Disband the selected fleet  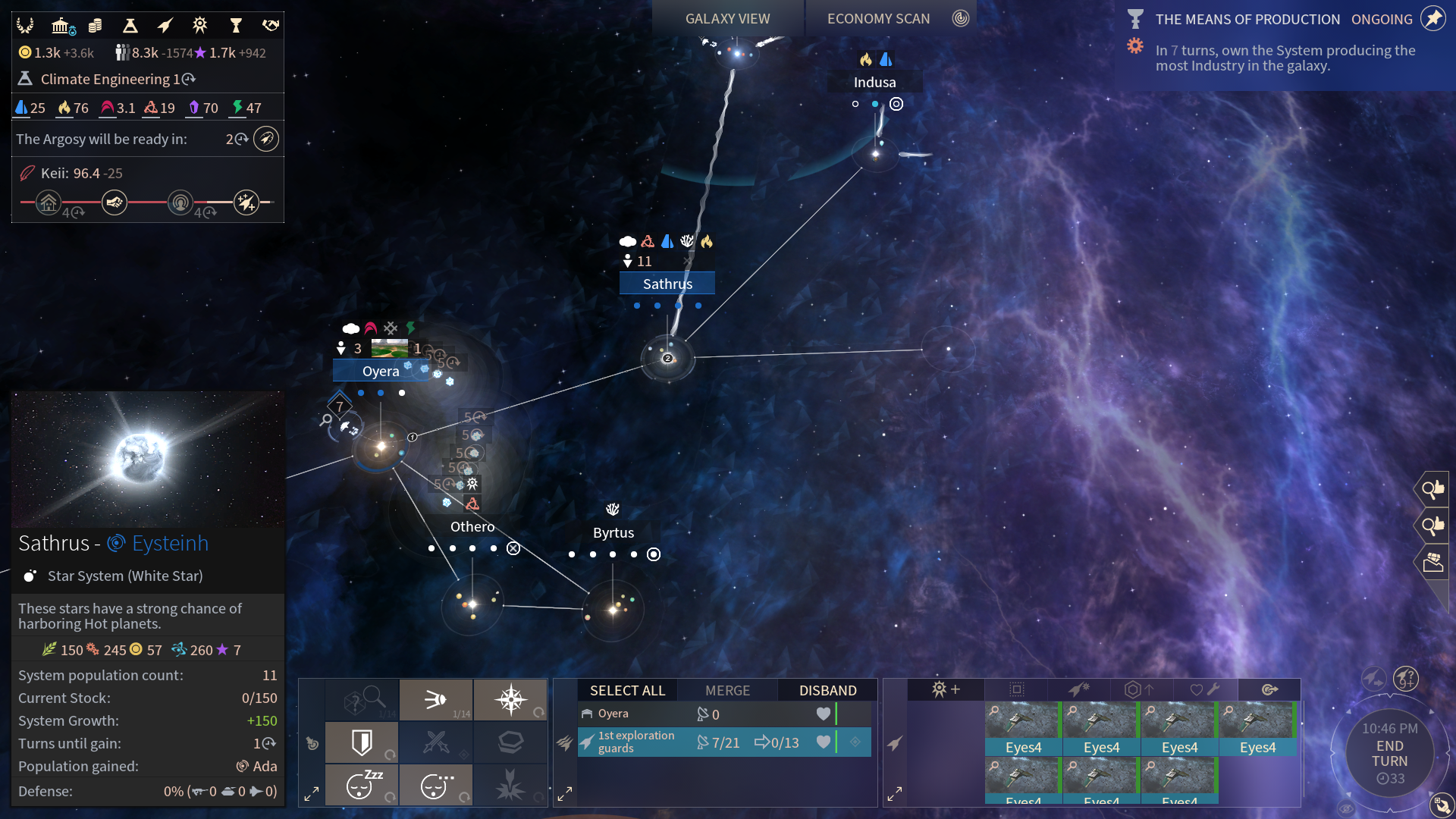[827, 690]
